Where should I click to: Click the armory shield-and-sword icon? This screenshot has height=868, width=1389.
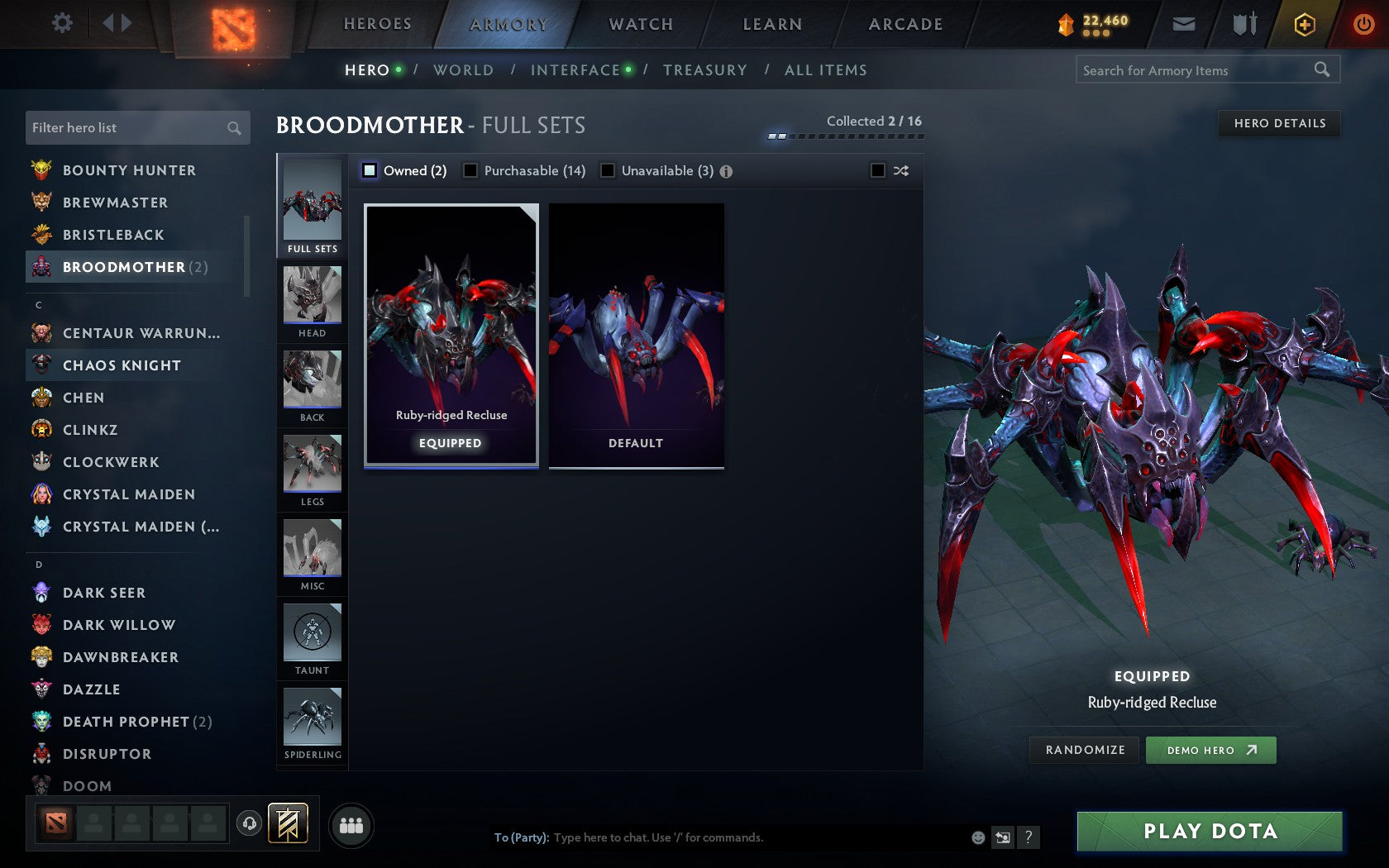1244,24
